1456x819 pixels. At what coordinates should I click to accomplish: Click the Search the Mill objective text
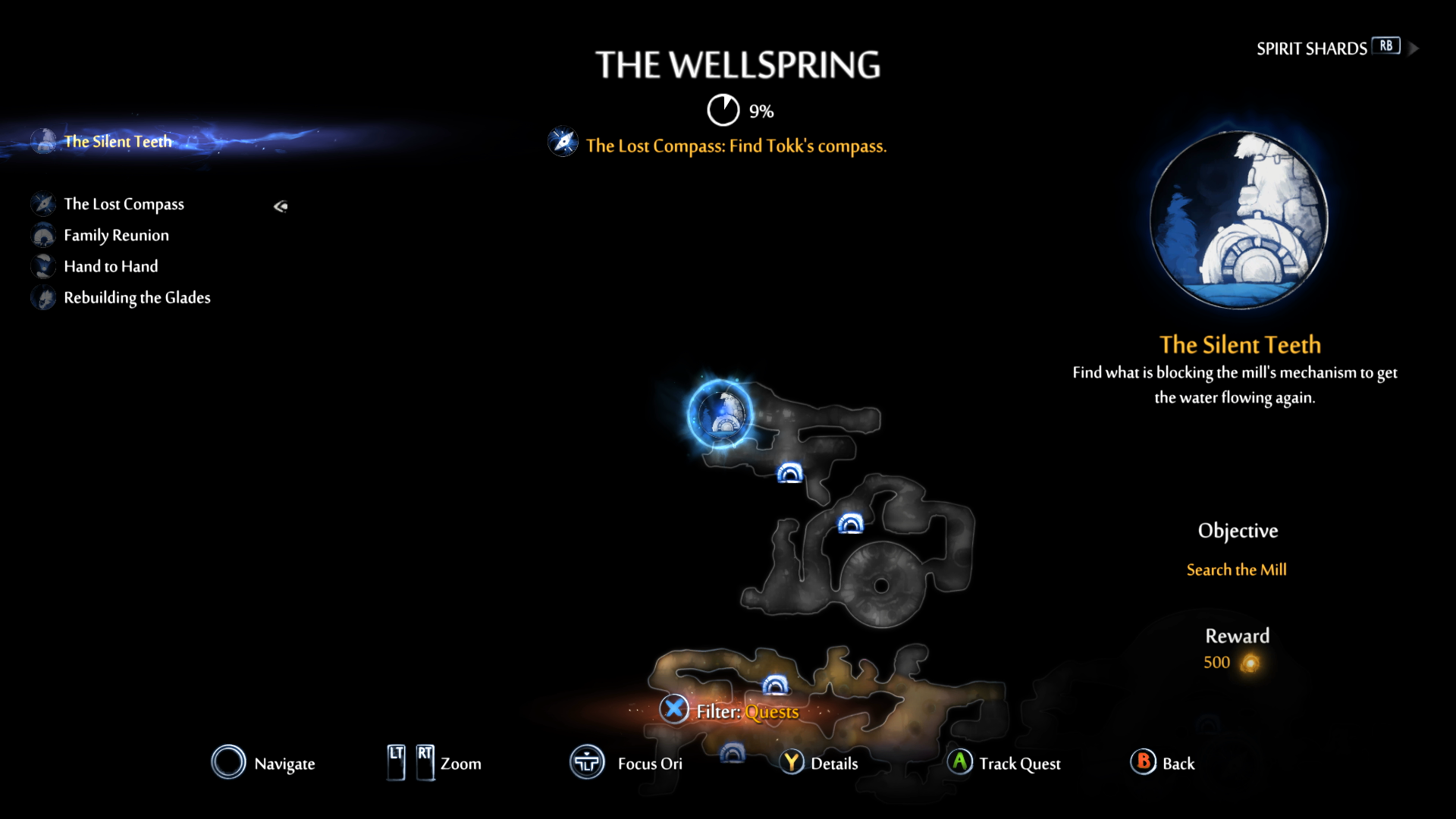[x=1237, y=570]
